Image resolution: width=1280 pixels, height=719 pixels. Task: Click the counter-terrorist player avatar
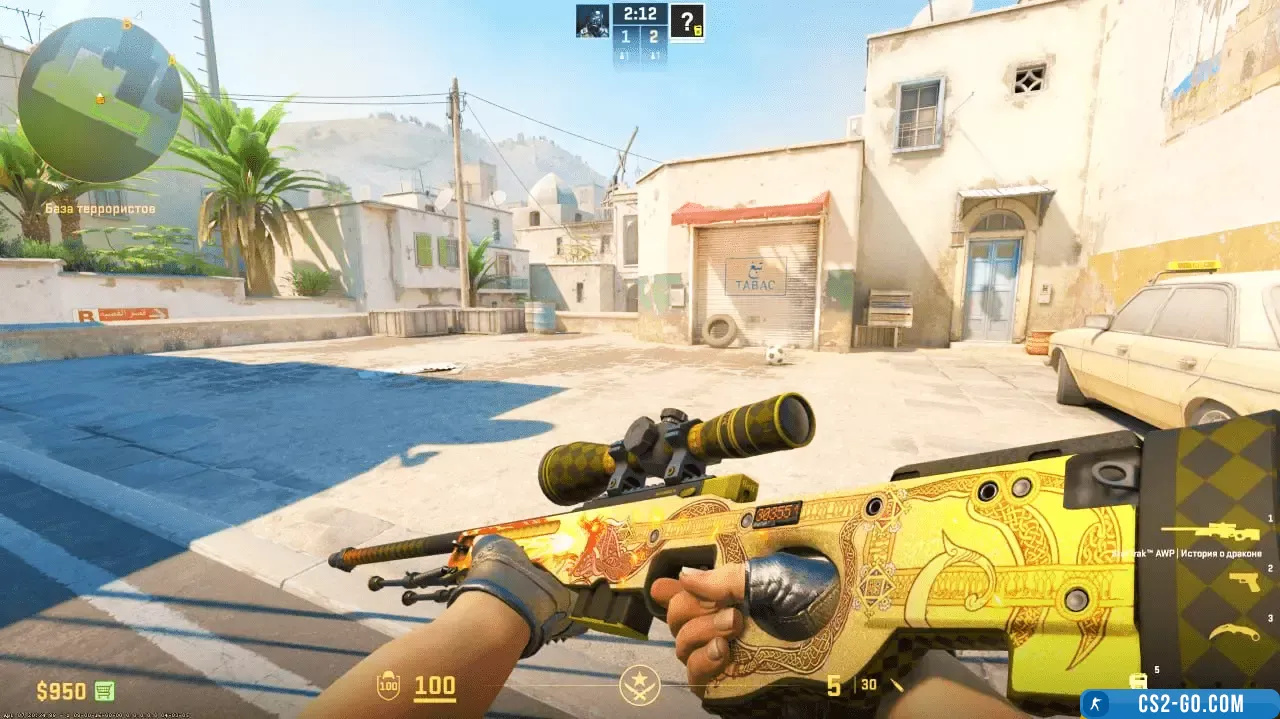592,21
